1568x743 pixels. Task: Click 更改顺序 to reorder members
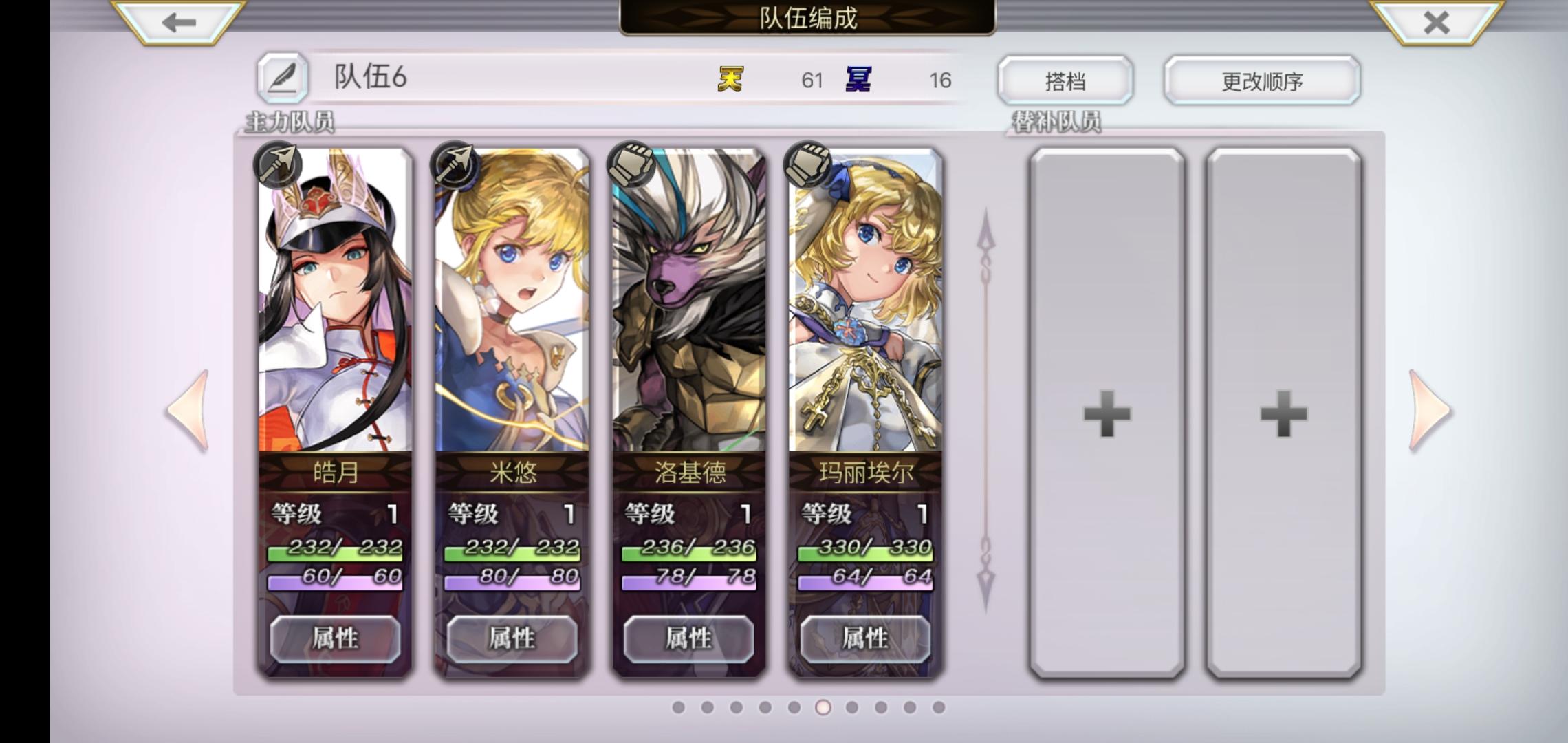(1261, 80)
